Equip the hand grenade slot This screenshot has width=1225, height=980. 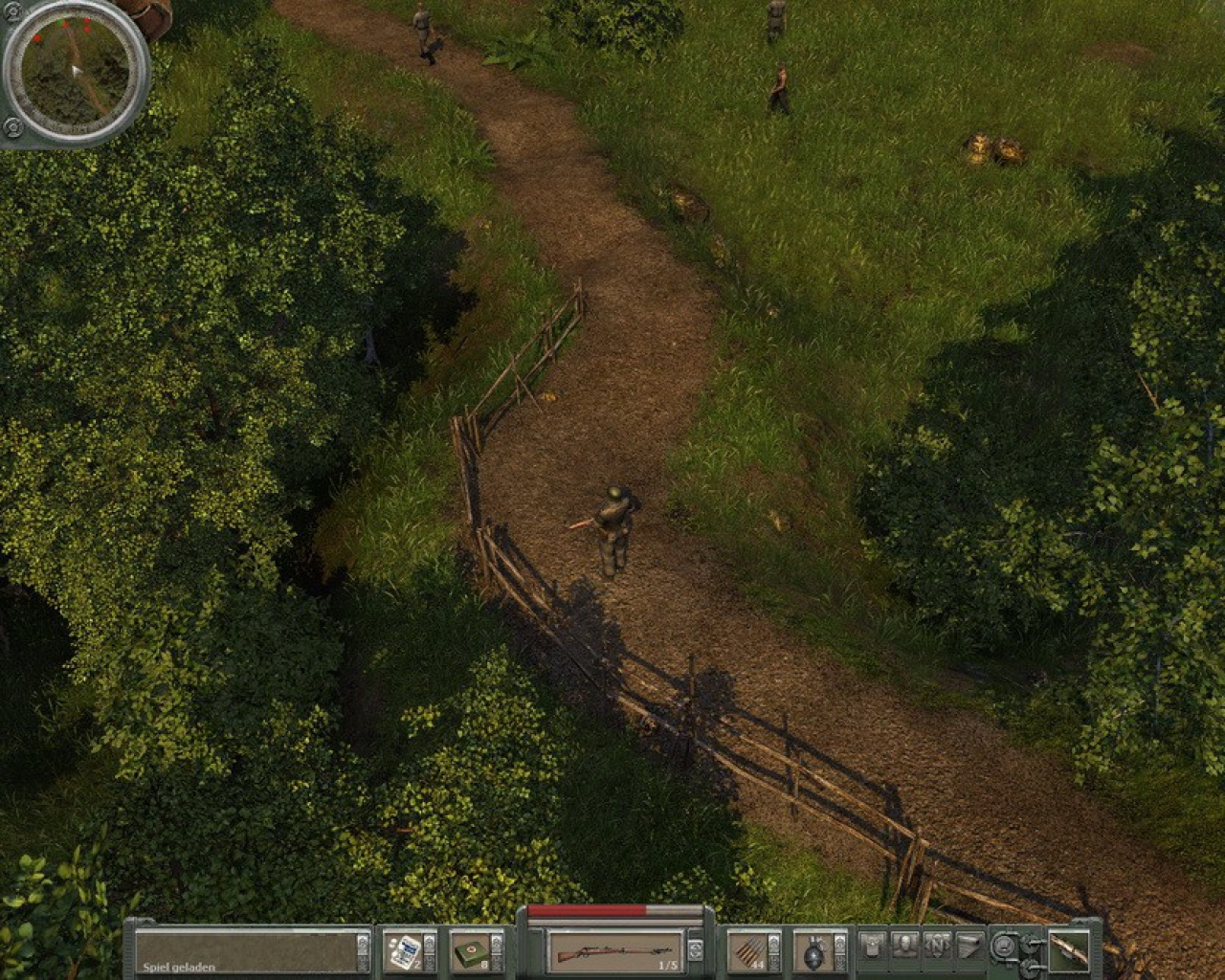click(815, 949)
